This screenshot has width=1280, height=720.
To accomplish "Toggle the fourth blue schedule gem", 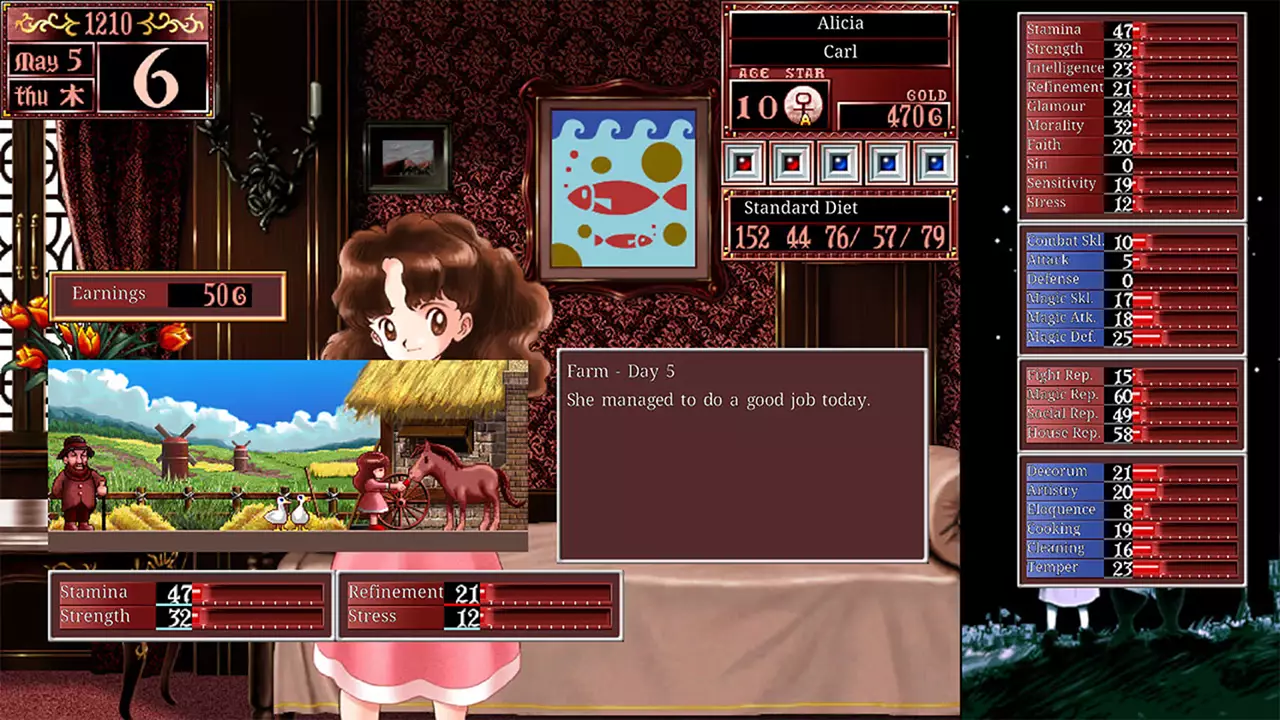I will pos(887,163).
